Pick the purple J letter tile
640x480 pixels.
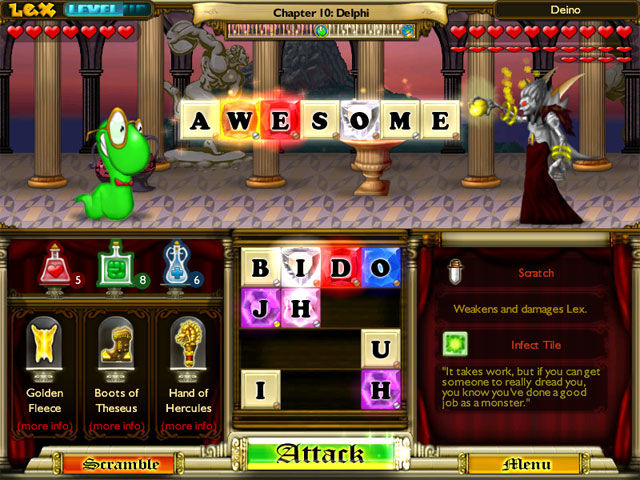[x=260, y=308]
